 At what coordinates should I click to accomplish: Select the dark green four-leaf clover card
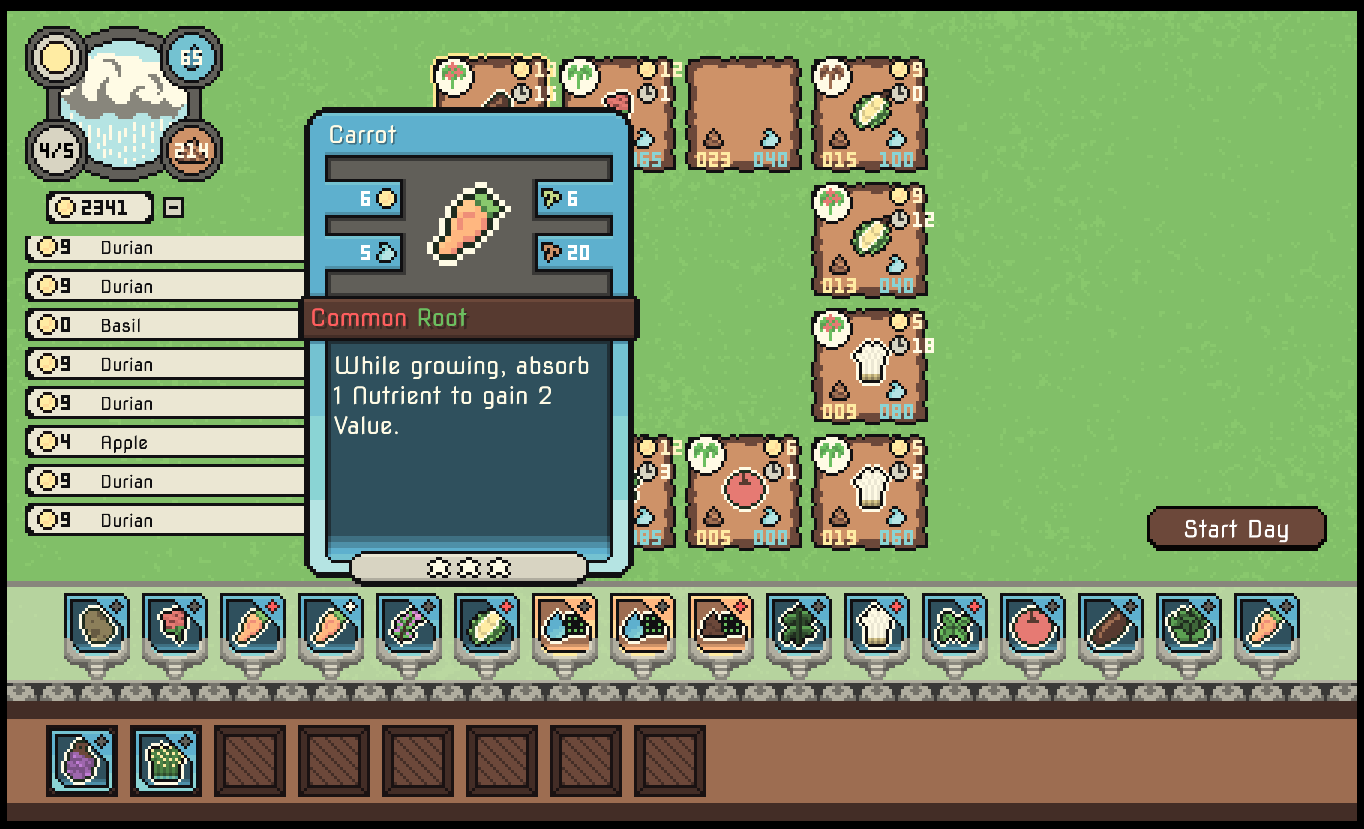(800, 625)
